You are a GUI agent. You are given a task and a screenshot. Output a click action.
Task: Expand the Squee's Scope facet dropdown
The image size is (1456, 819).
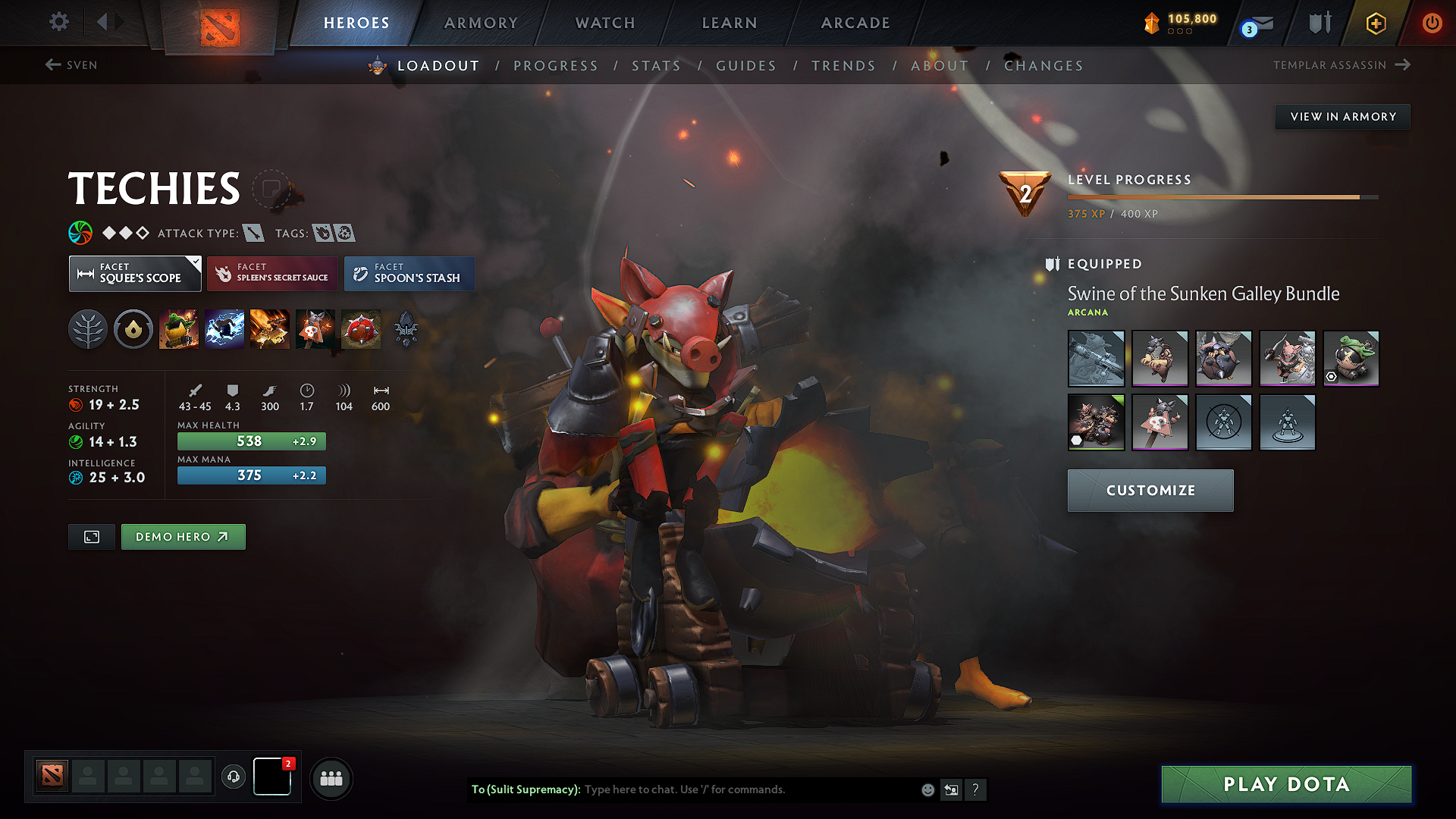click(195, 261)
